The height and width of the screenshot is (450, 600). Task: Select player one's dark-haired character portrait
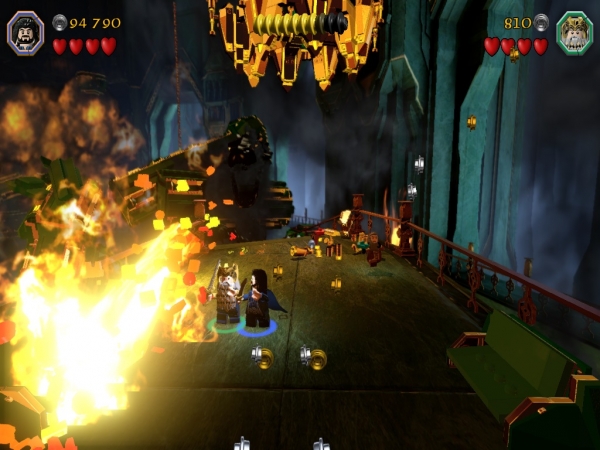click(26, 31)
